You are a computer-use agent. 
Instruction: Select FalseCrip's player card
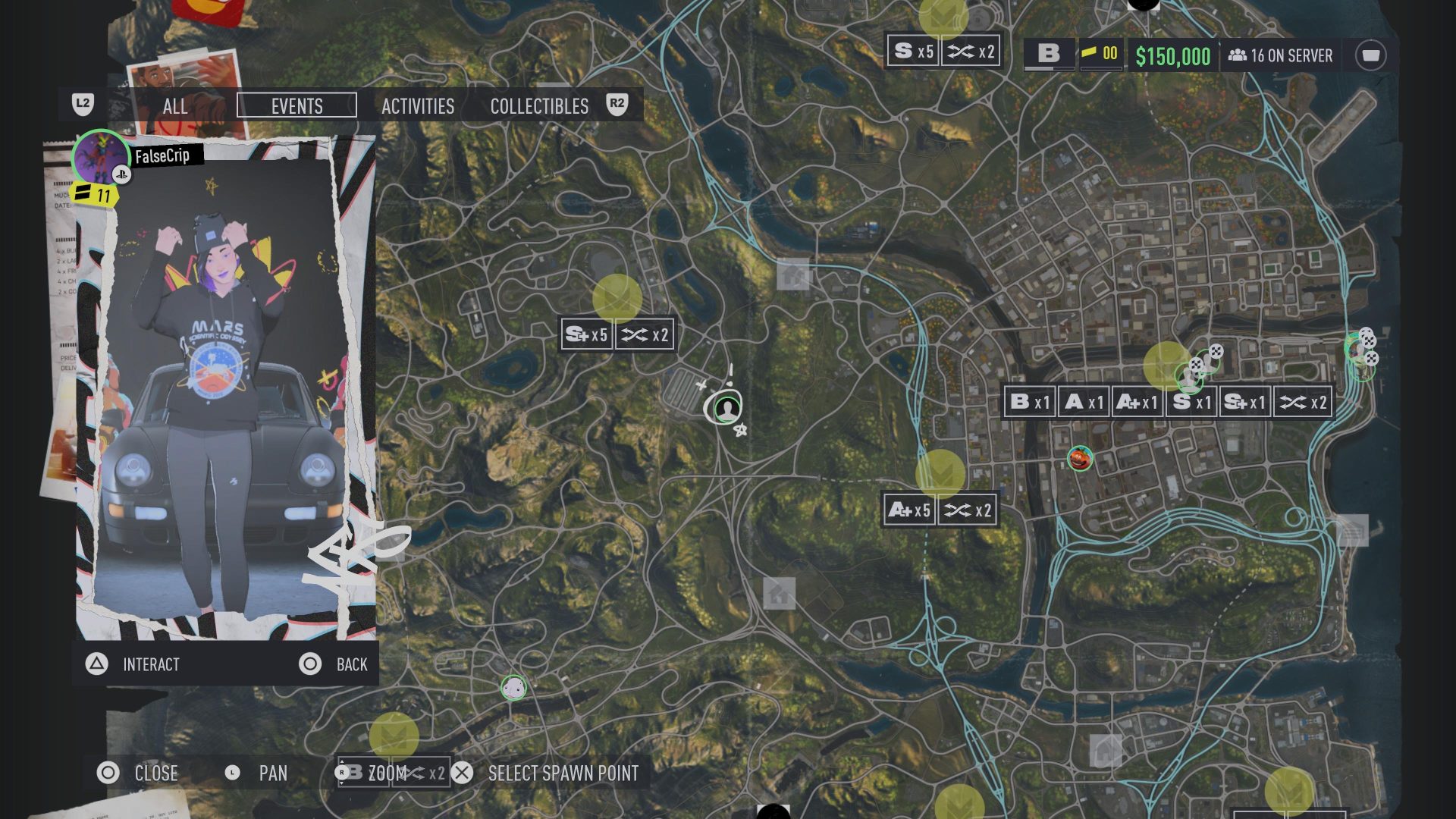coord(218,387)
